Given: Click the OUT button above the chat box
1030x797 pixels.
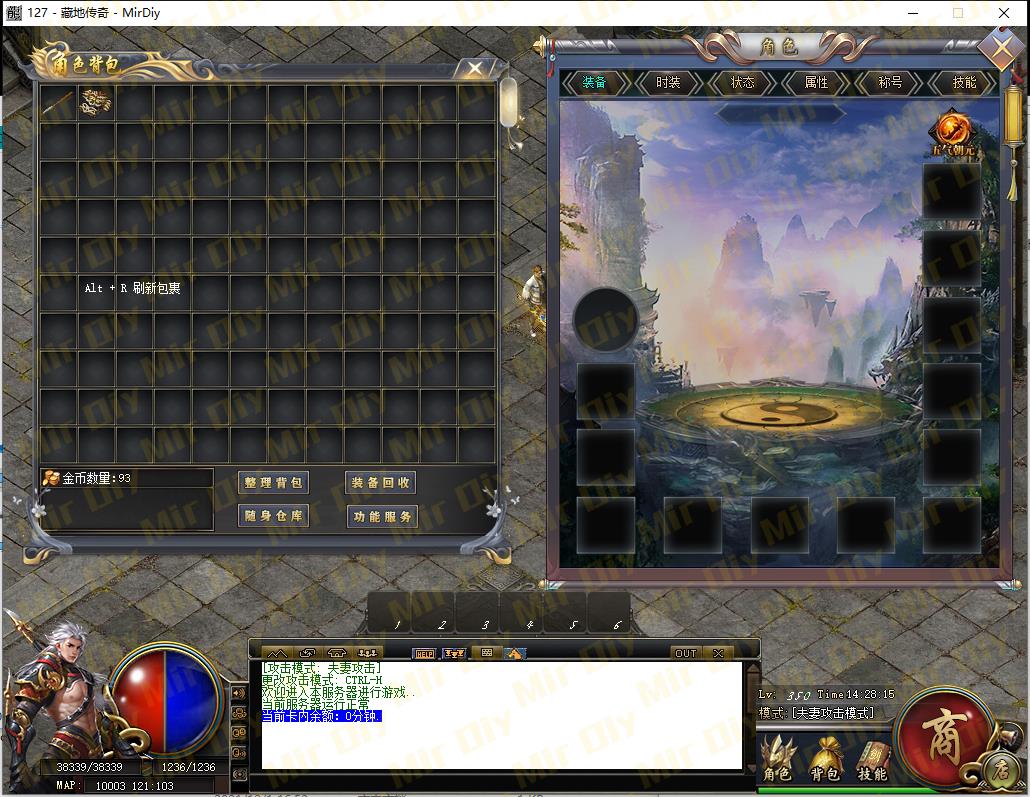Looking at the screenshot, I should click(x=685, y=653).
